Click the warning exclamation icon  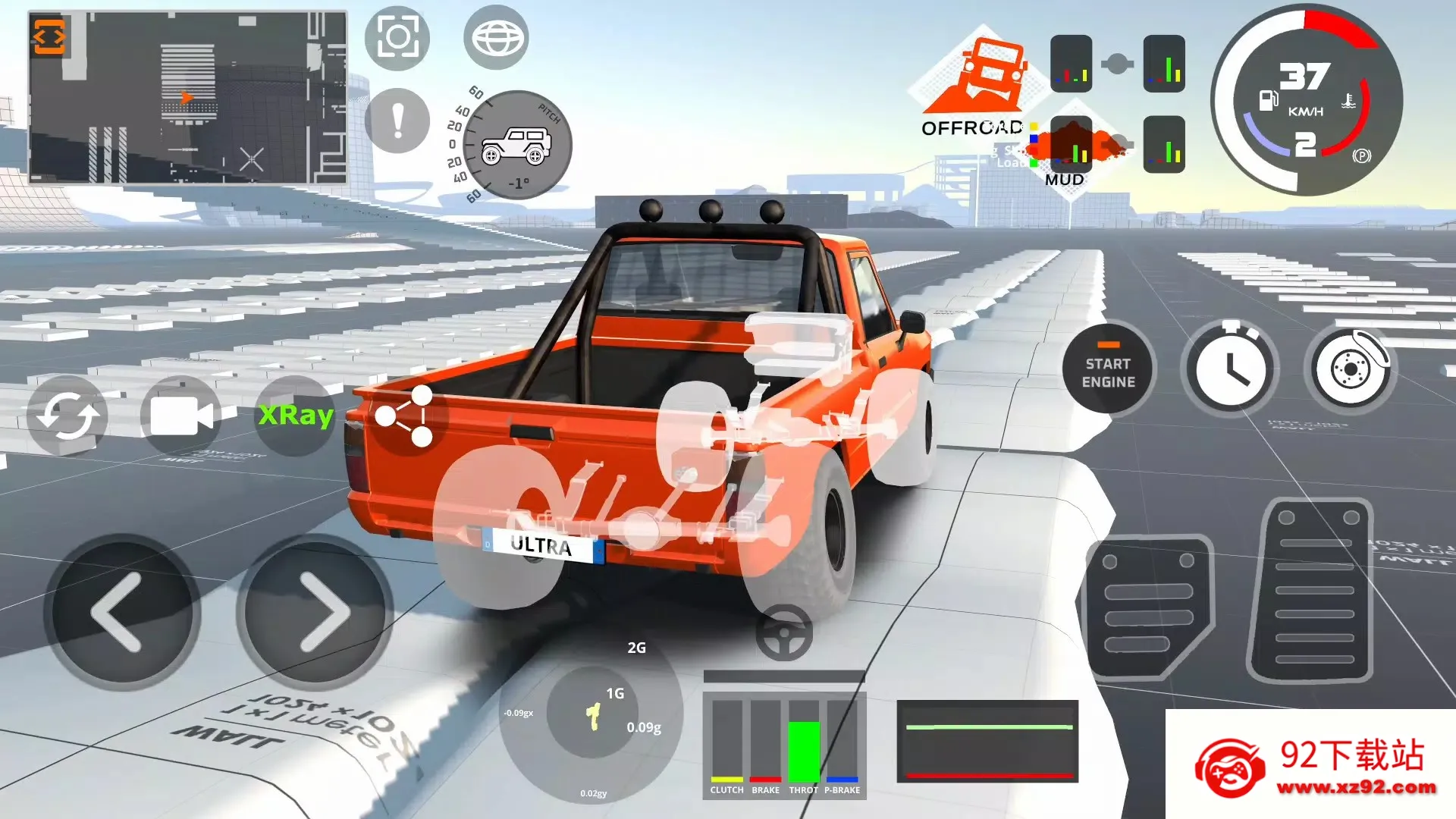click(397, 120)
